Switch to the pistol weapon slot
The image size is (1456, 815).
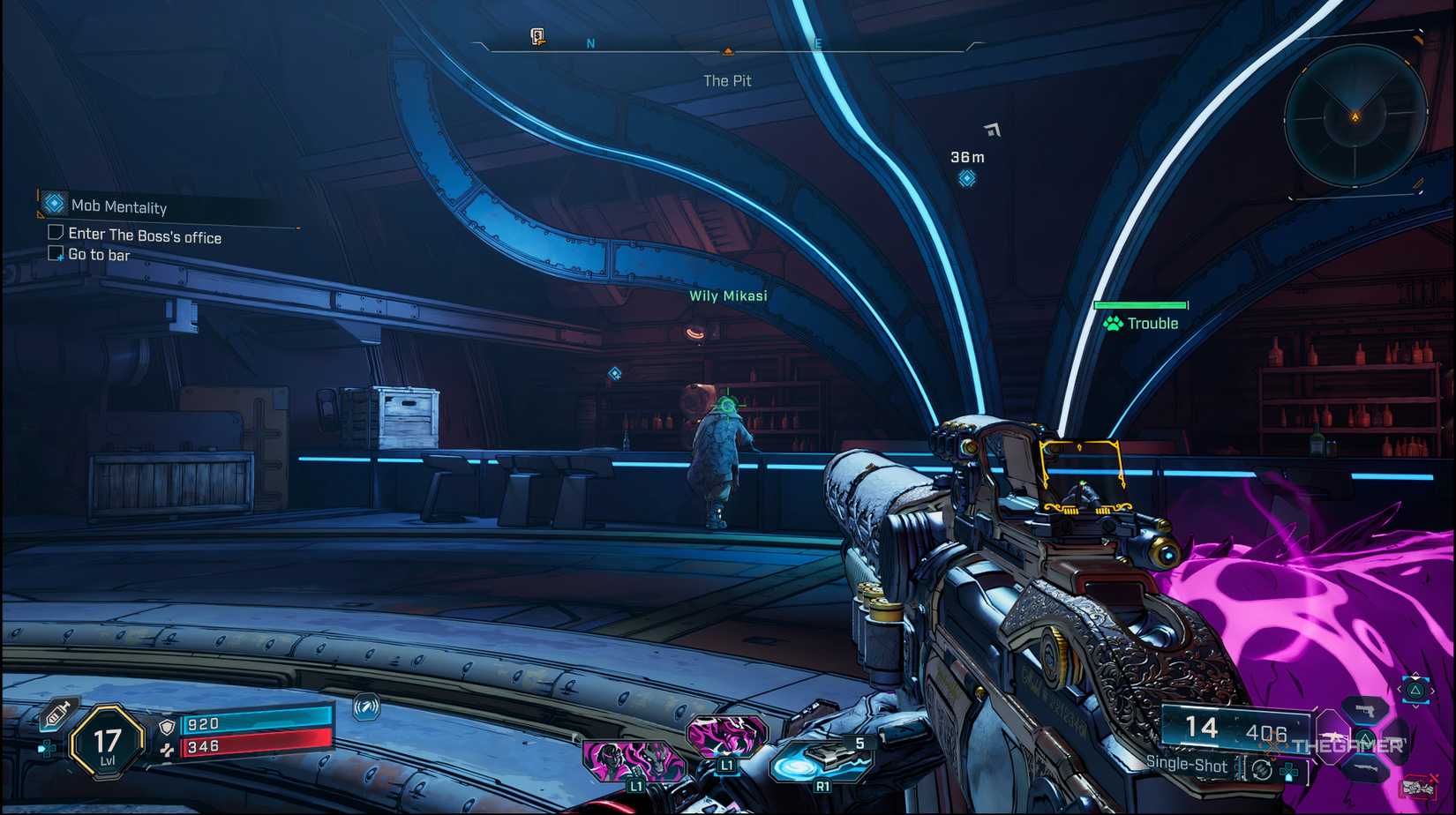point(1365,710)
